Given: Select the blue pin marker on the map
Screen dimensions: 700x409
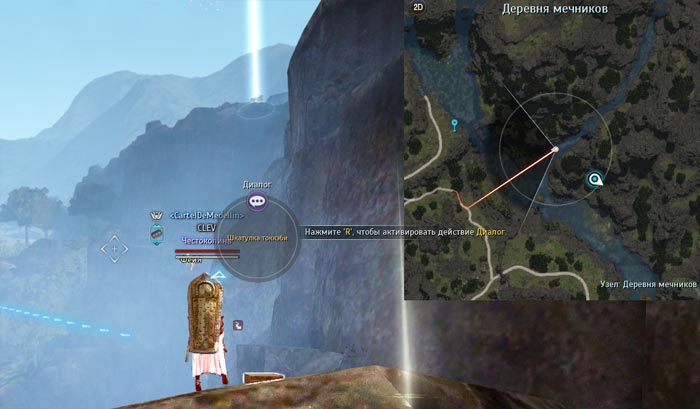Looking at the screenshot, I should (x=455, y=125).
